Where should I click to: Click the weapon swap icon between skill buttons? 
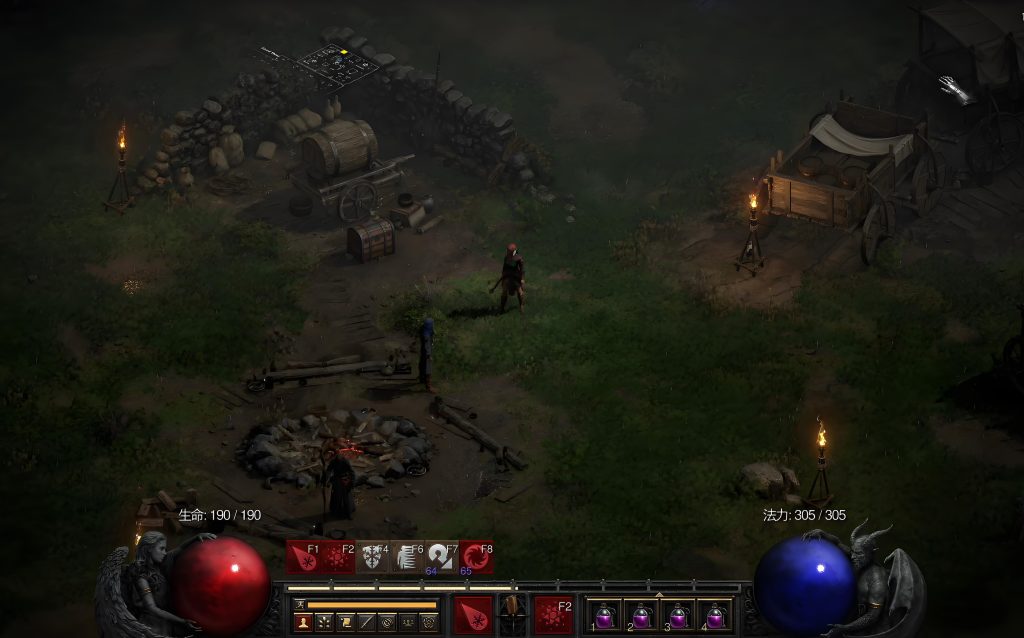[x=513, y=612]
